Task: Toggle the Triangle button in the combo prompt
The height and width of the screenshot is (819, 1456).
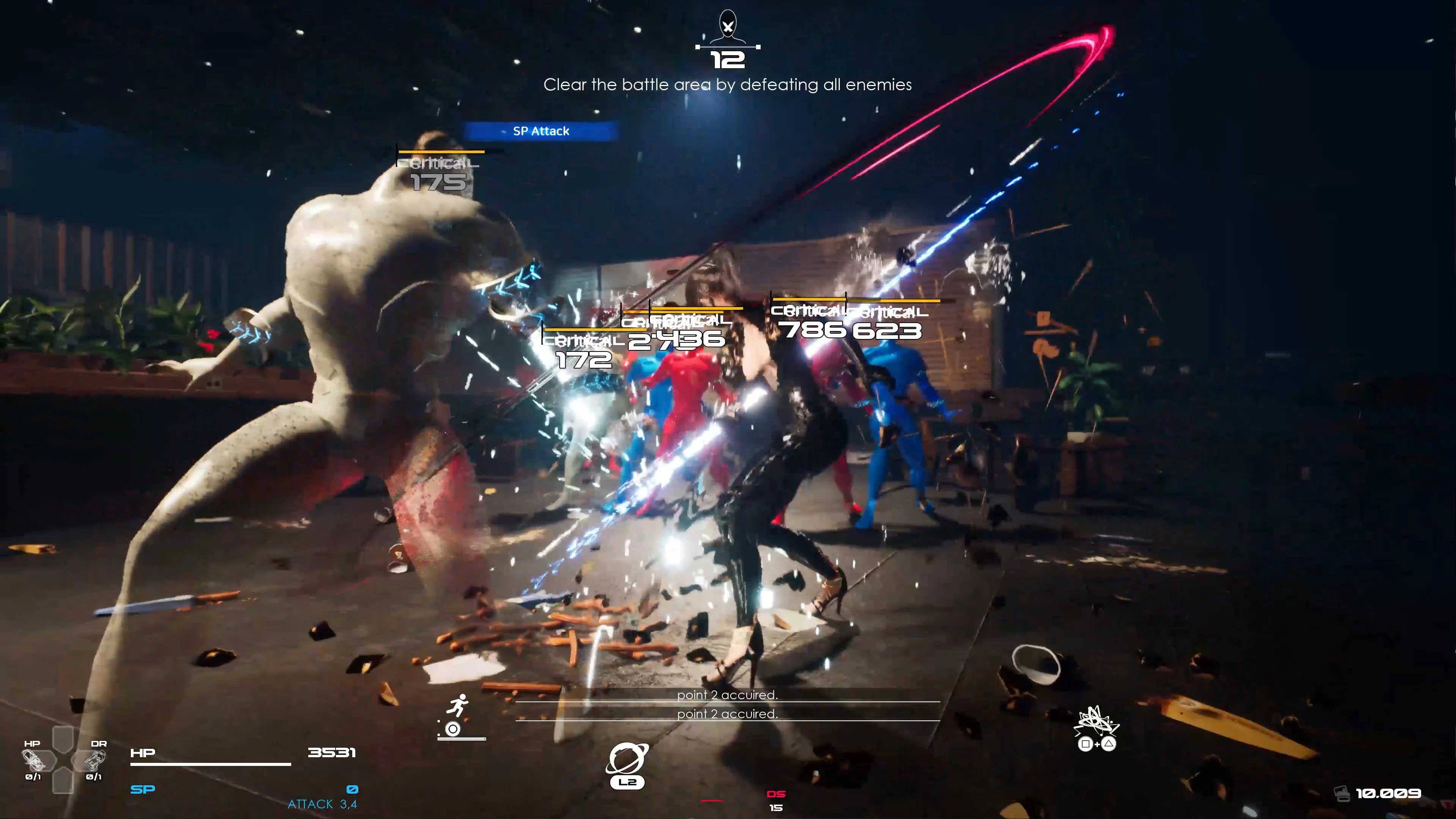Action: click(1108, 744)
